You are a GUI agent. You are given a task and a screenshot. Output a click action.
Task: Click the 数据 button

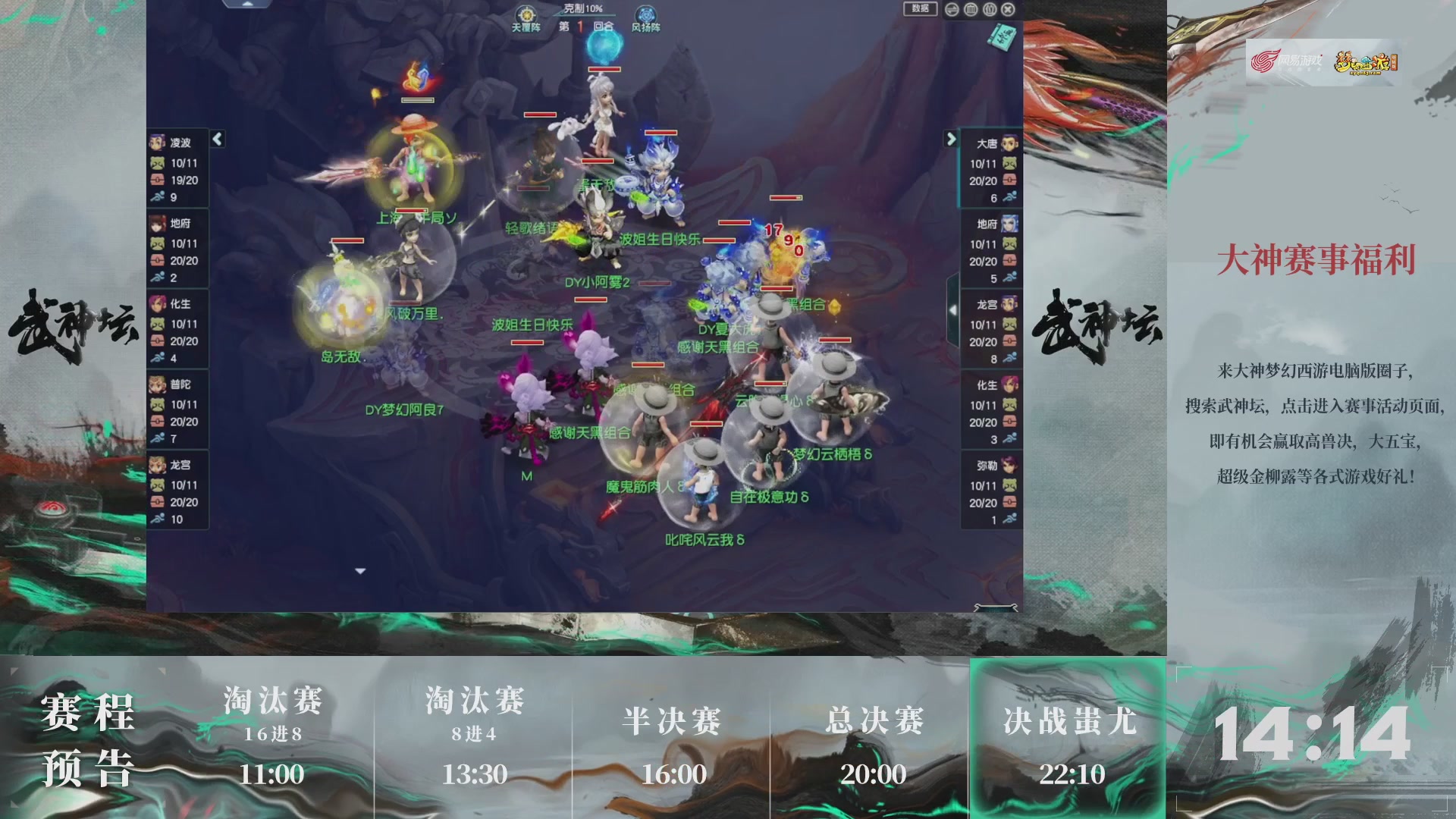click(921, 10)
